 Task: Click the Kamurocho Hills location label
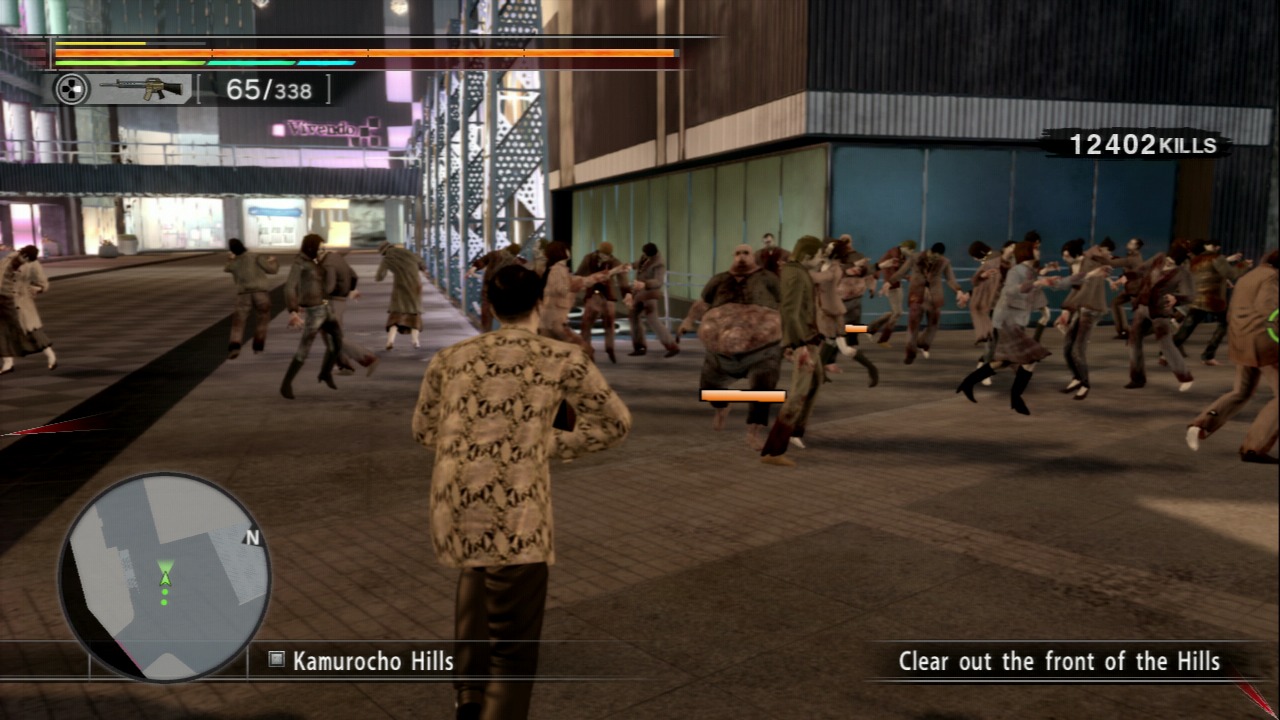[x=372, y=661]
